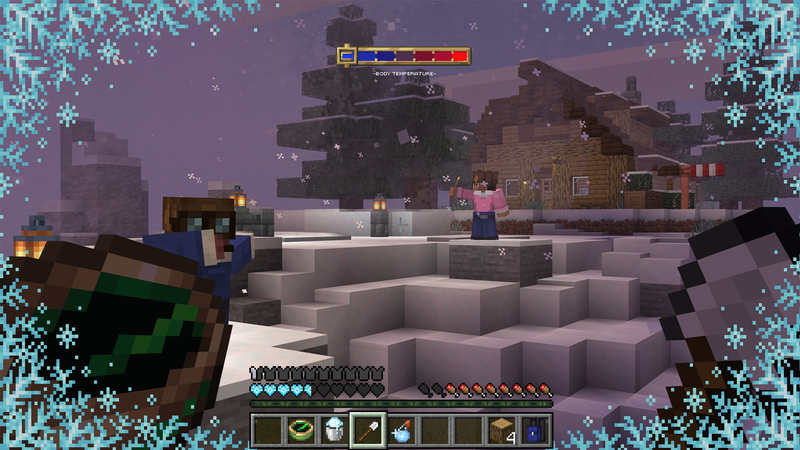Pick the wood log stack slot
Viewport: 800px width, 450px height.
(x=501, y=430)
